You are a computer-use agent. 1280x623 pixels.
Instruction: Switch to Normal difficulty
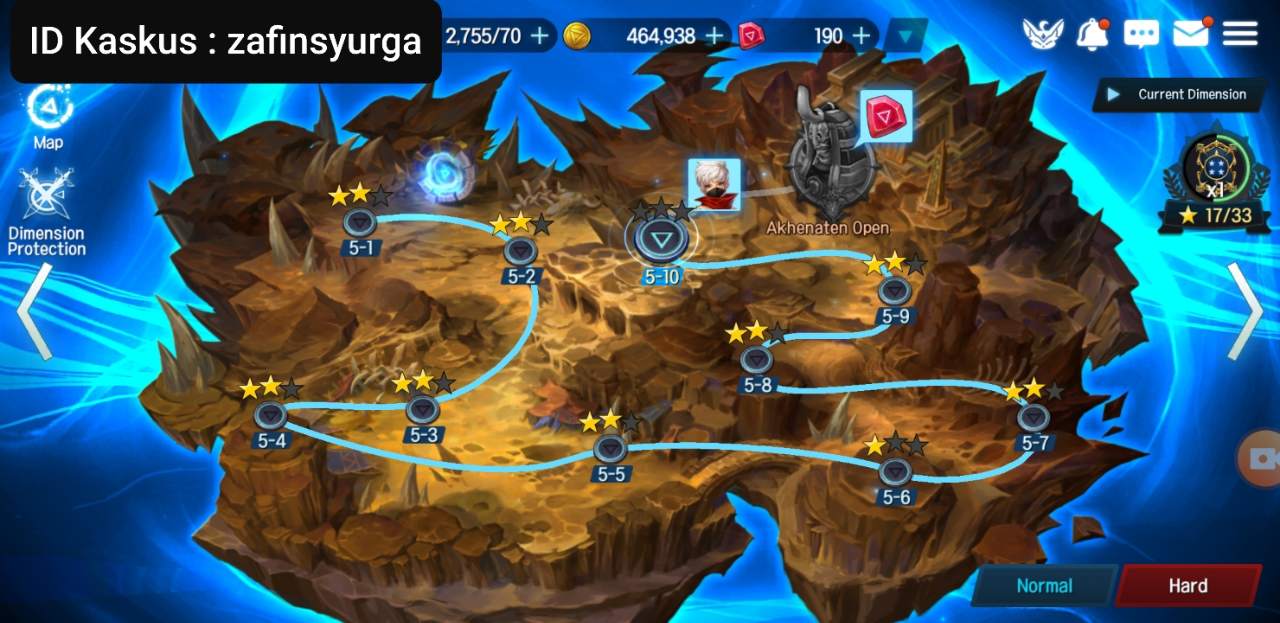coord(1044,586)
